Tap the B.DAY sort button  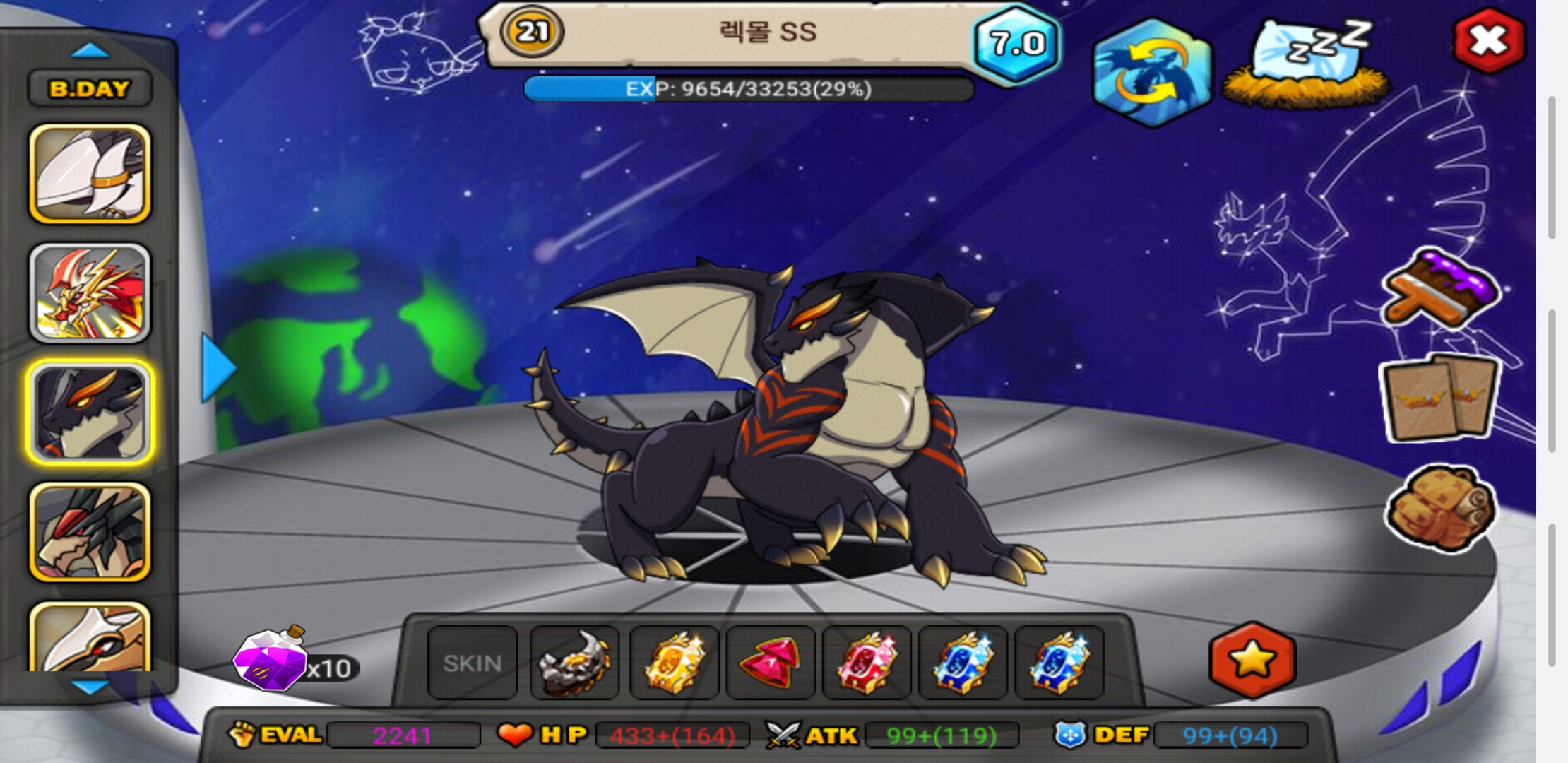coord(90,89)
